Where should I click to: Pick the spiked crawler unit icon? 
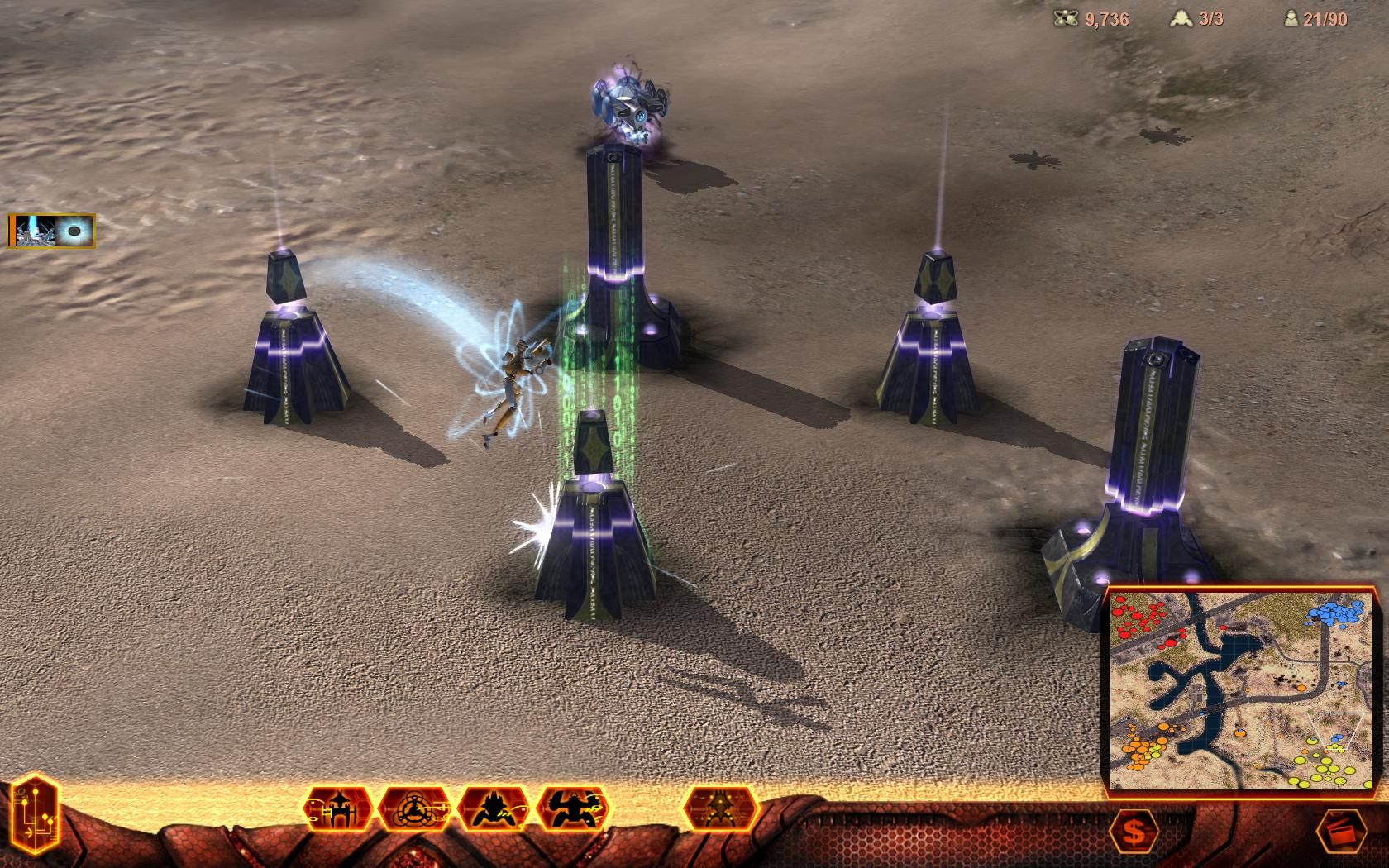(x=494, y=808)
